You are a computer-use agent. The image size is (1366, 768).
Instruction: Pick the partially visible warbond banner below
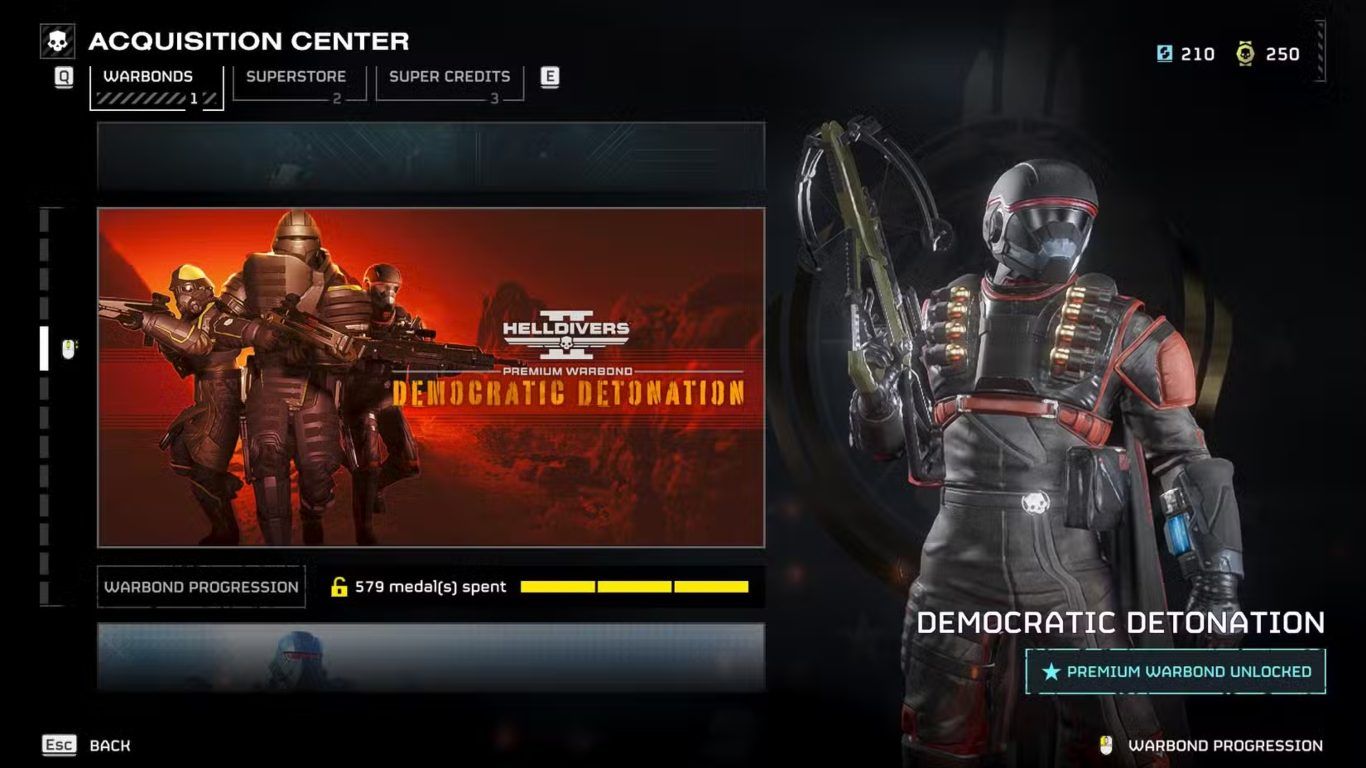tap(431, 656)
